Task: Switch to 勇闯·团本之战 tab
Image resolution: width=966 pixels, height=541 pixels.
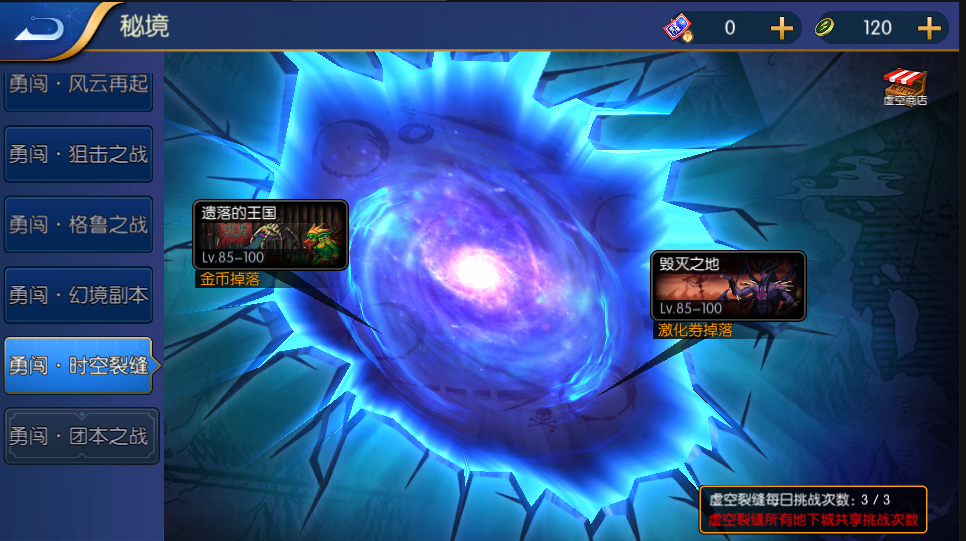Action: [80, 436]
